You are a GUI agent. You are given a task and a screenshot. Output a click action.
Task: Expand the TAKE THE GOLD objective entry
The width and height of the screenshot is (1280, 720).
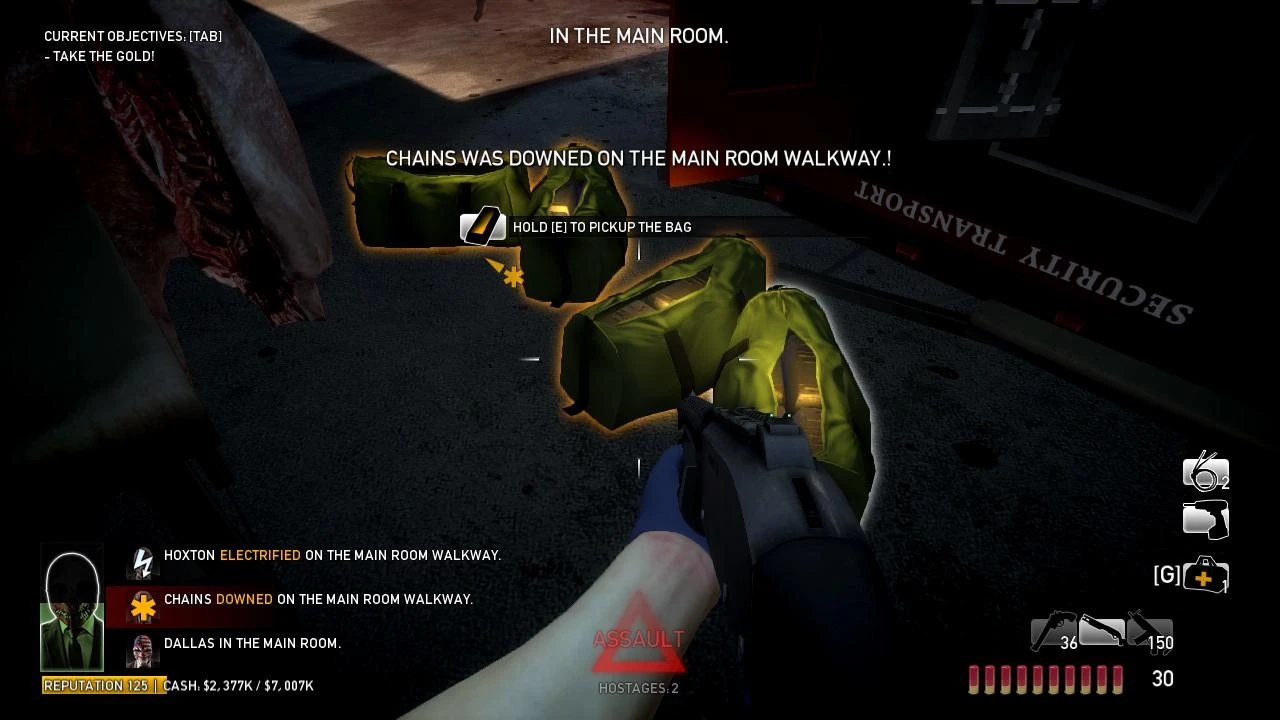click(x=95, y=56)
